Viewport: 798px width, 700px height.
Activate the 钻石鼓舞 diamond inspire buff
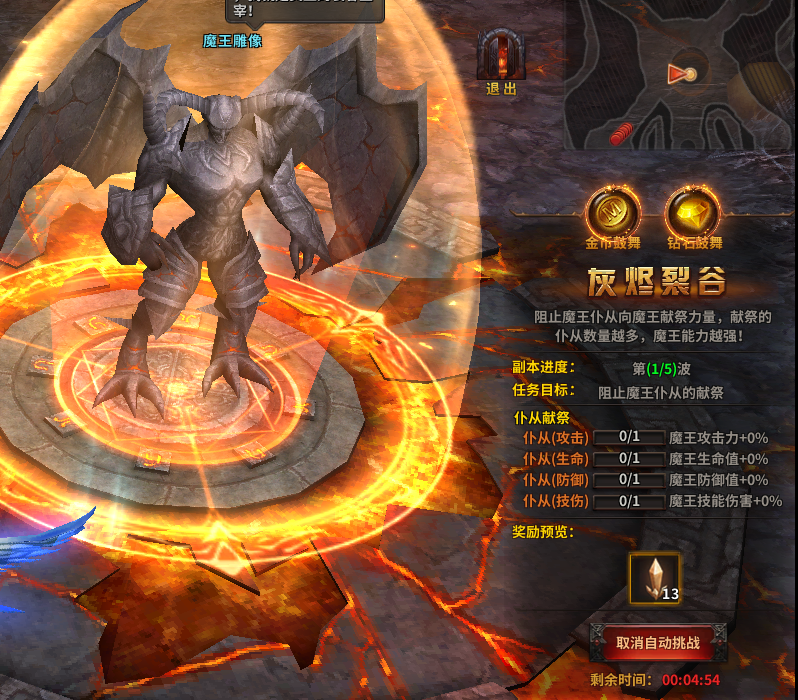pyautogui.click(x=694, y=212)
